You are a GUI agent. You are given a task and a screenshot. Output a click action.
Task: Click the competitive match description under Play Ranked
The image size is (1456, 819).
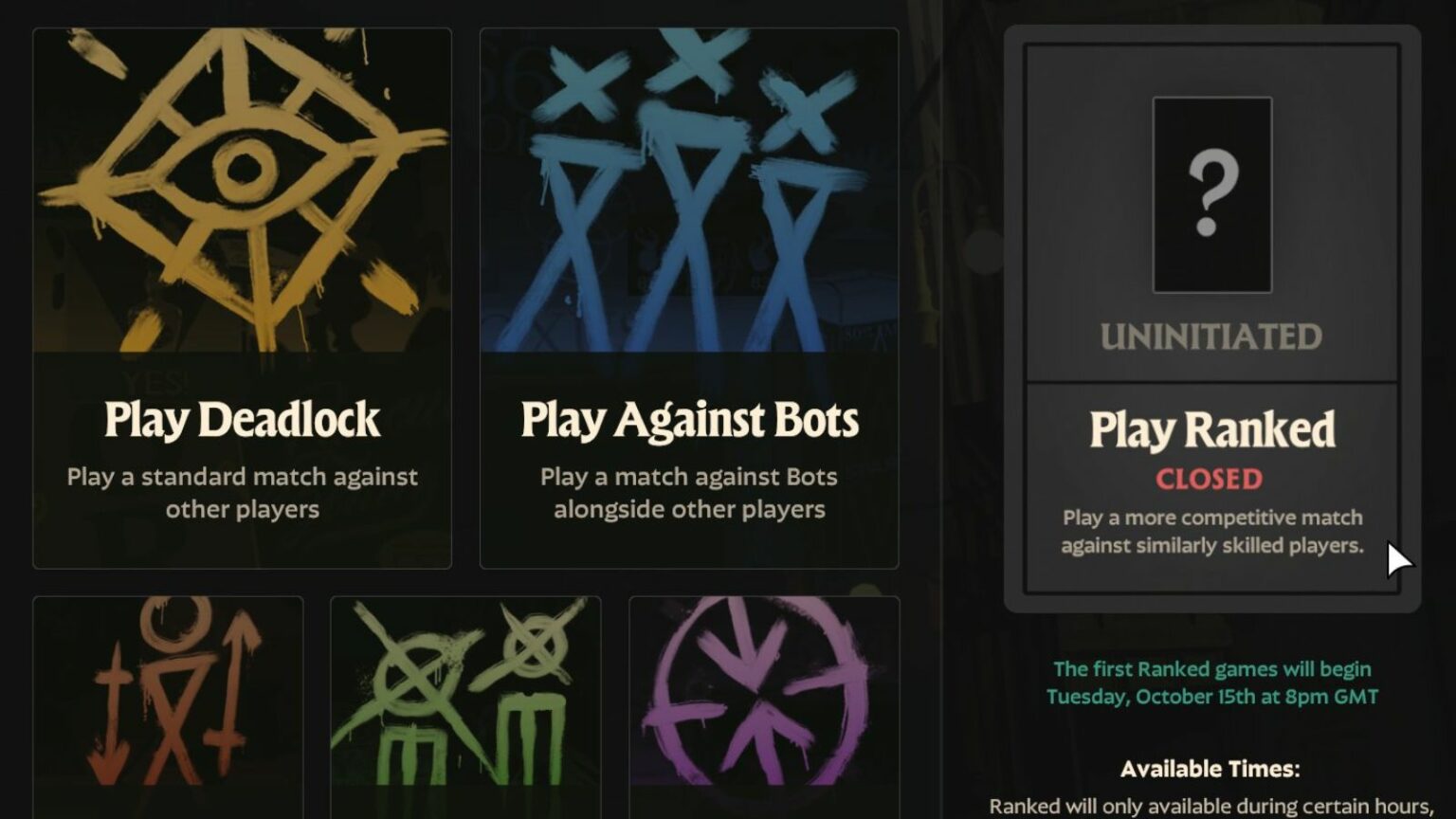[x=1210, y=531]
